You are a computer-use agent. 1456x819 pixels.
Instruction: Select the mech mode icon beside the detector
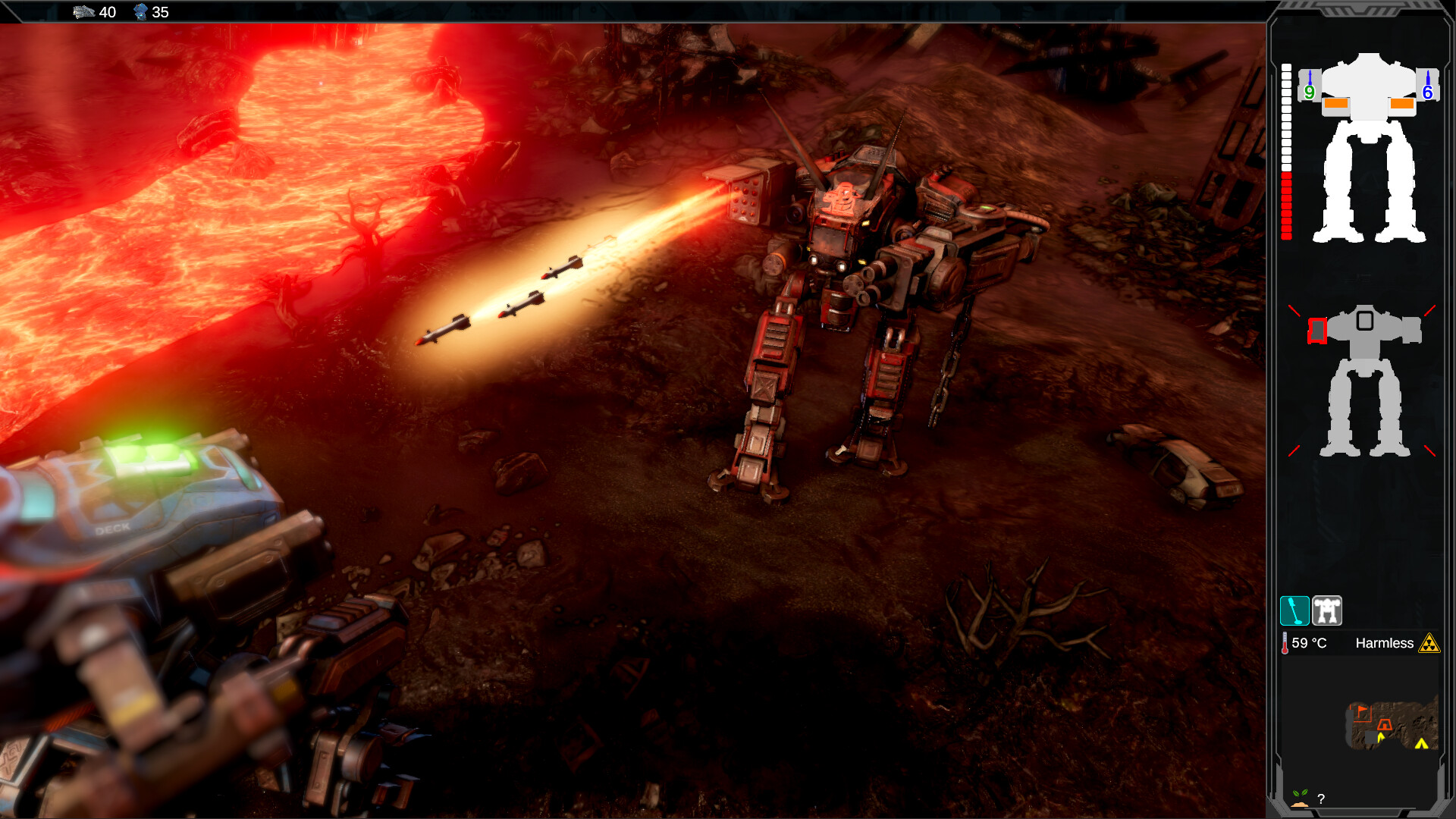tap(1327, 610)
